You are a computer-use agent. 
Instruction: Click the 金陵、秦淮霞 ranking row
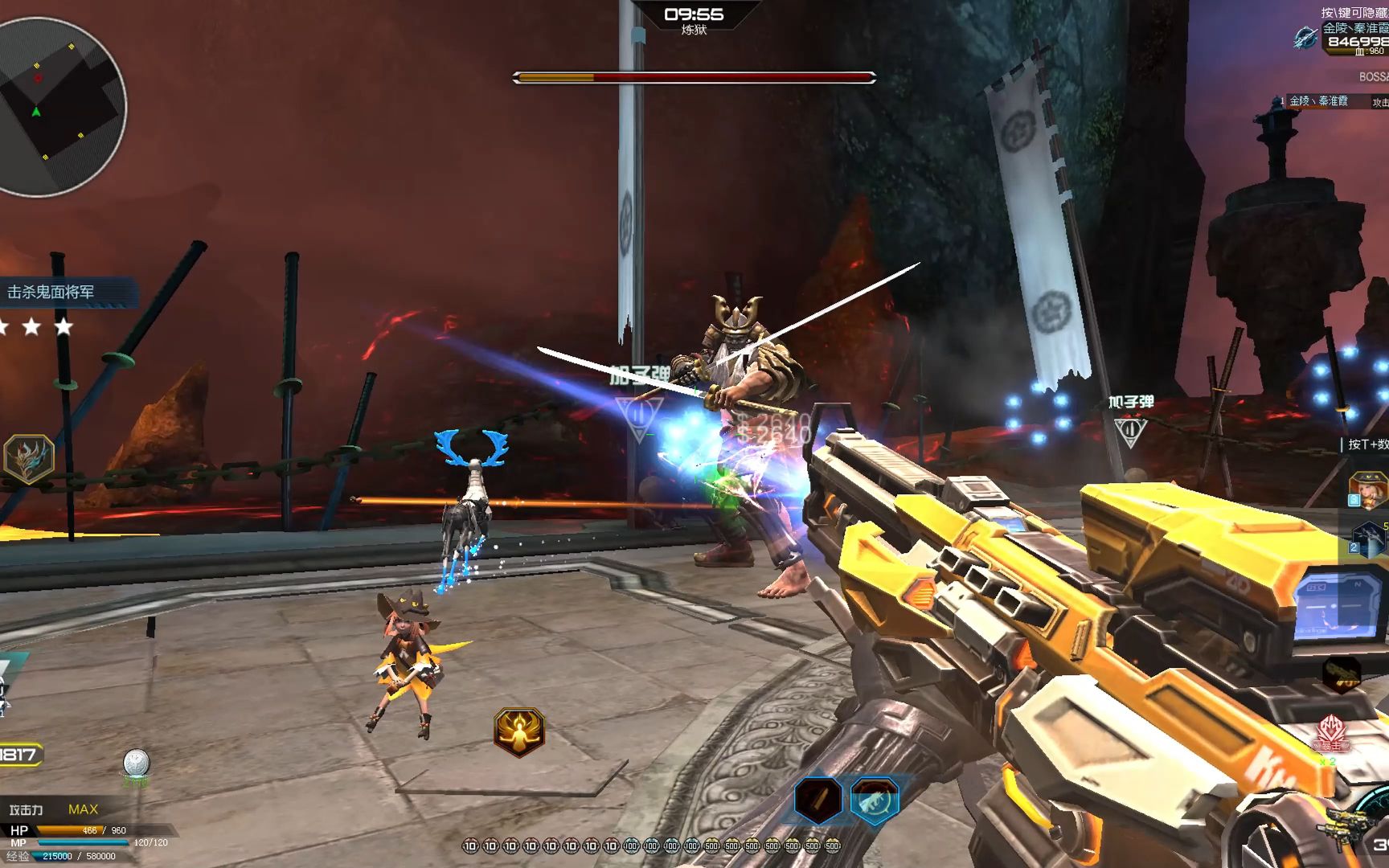[1326, 101]
